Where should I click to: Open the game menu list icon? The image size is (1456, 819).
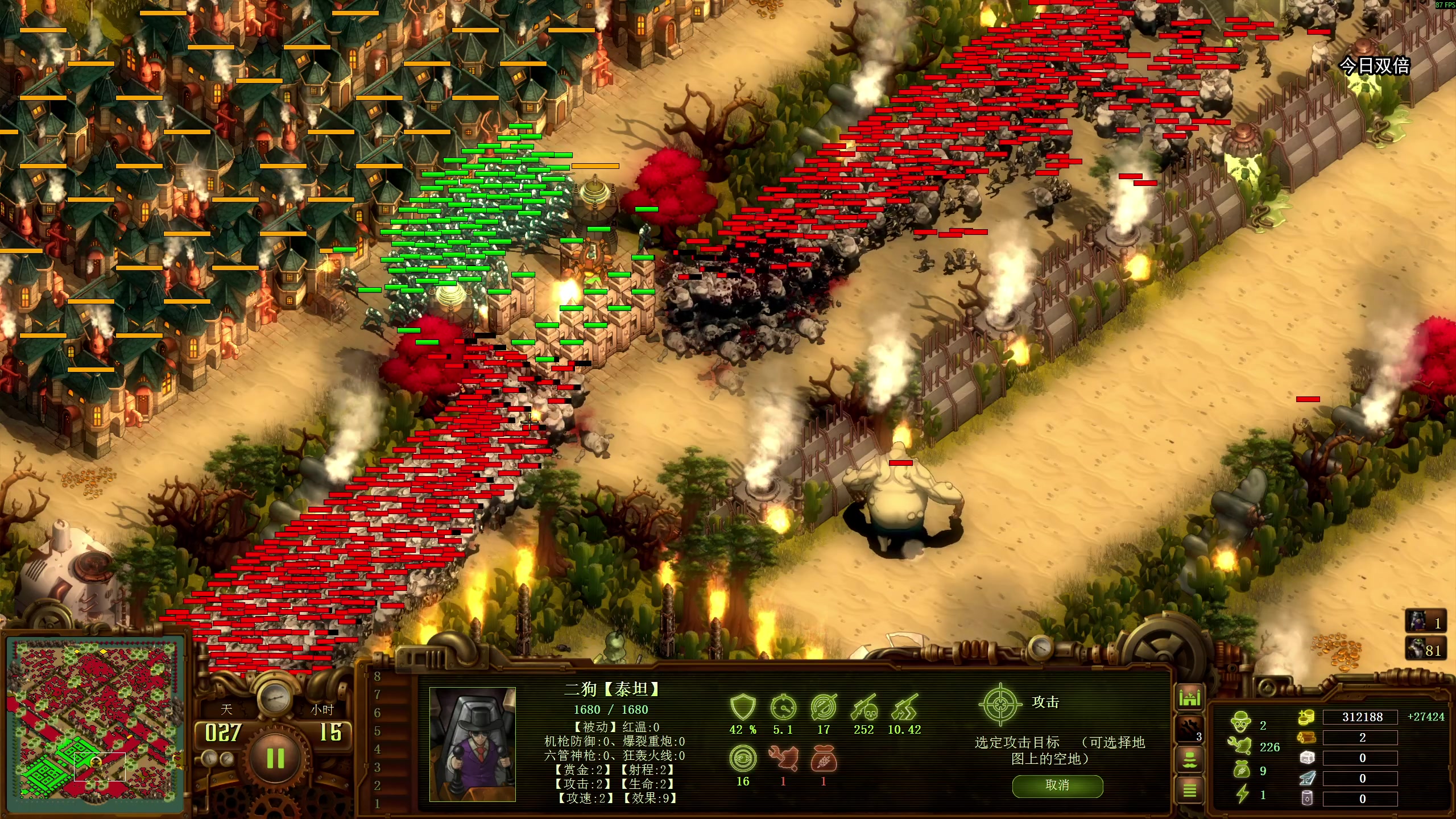coord(1189,790)
